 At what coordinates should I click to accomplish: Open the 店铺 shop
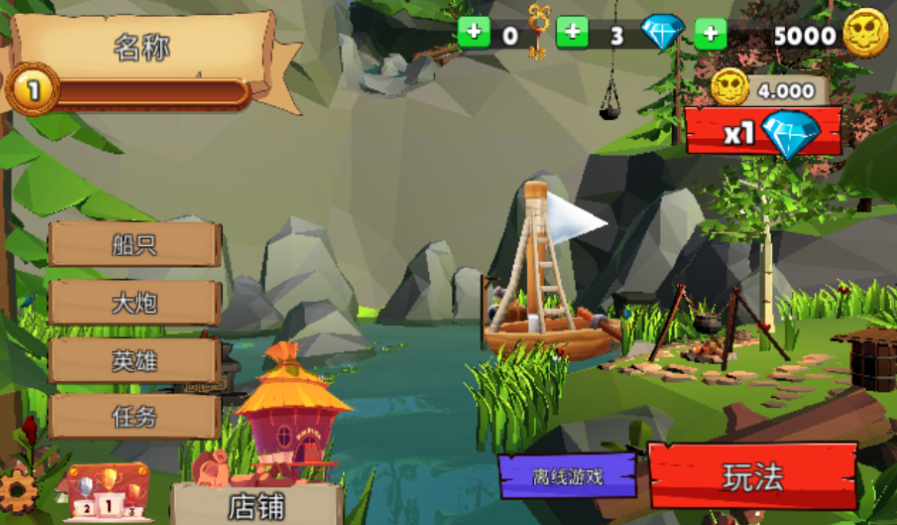coord(257,505)
